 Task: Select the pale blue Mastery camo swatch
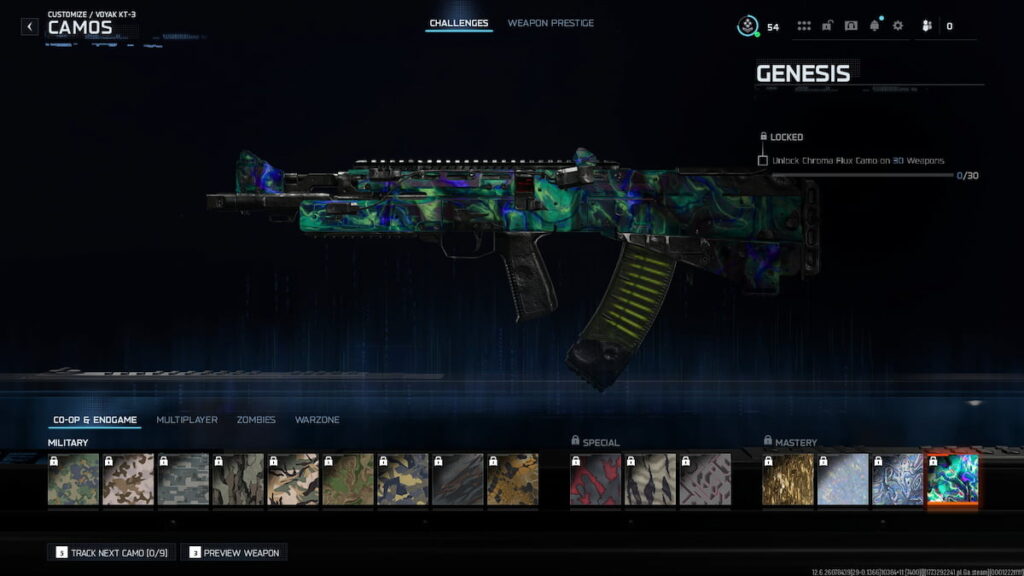(843, 480)
